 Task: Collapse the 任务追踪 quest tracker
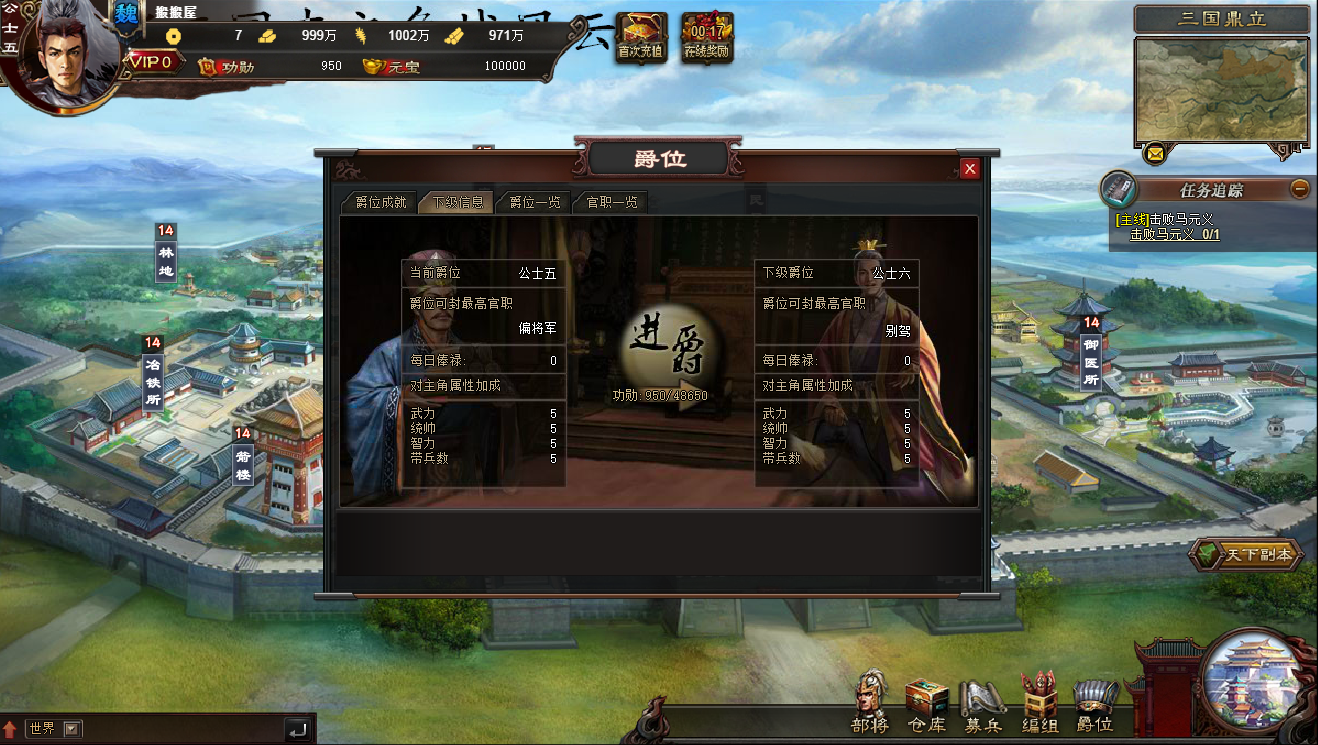coord(1299,188)
